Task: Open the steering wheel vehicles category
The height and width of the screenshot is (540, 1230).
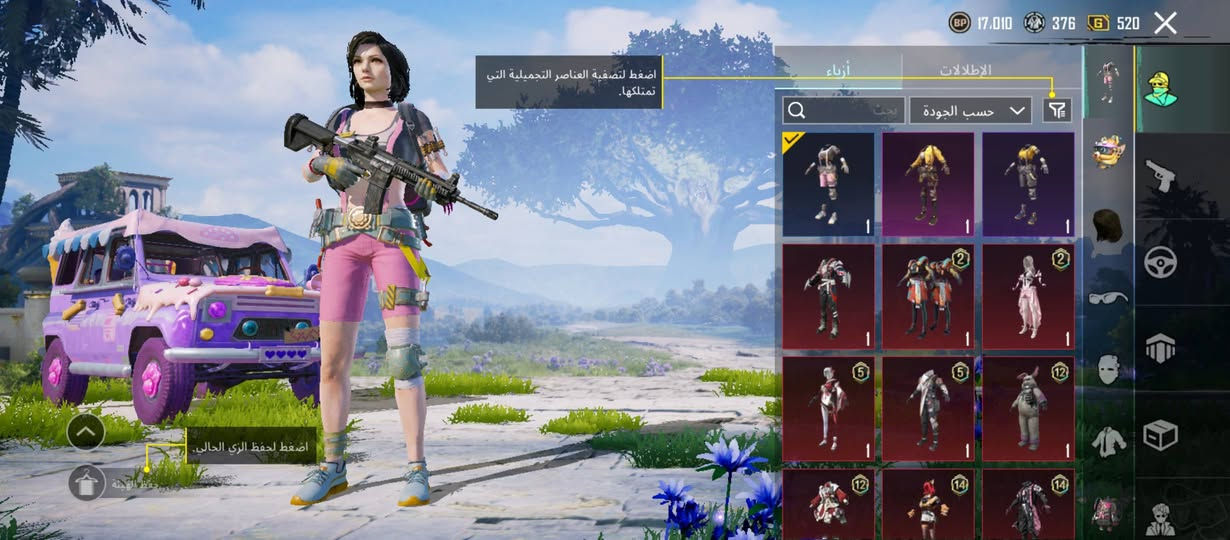Action: click(x=1160, y=262)
